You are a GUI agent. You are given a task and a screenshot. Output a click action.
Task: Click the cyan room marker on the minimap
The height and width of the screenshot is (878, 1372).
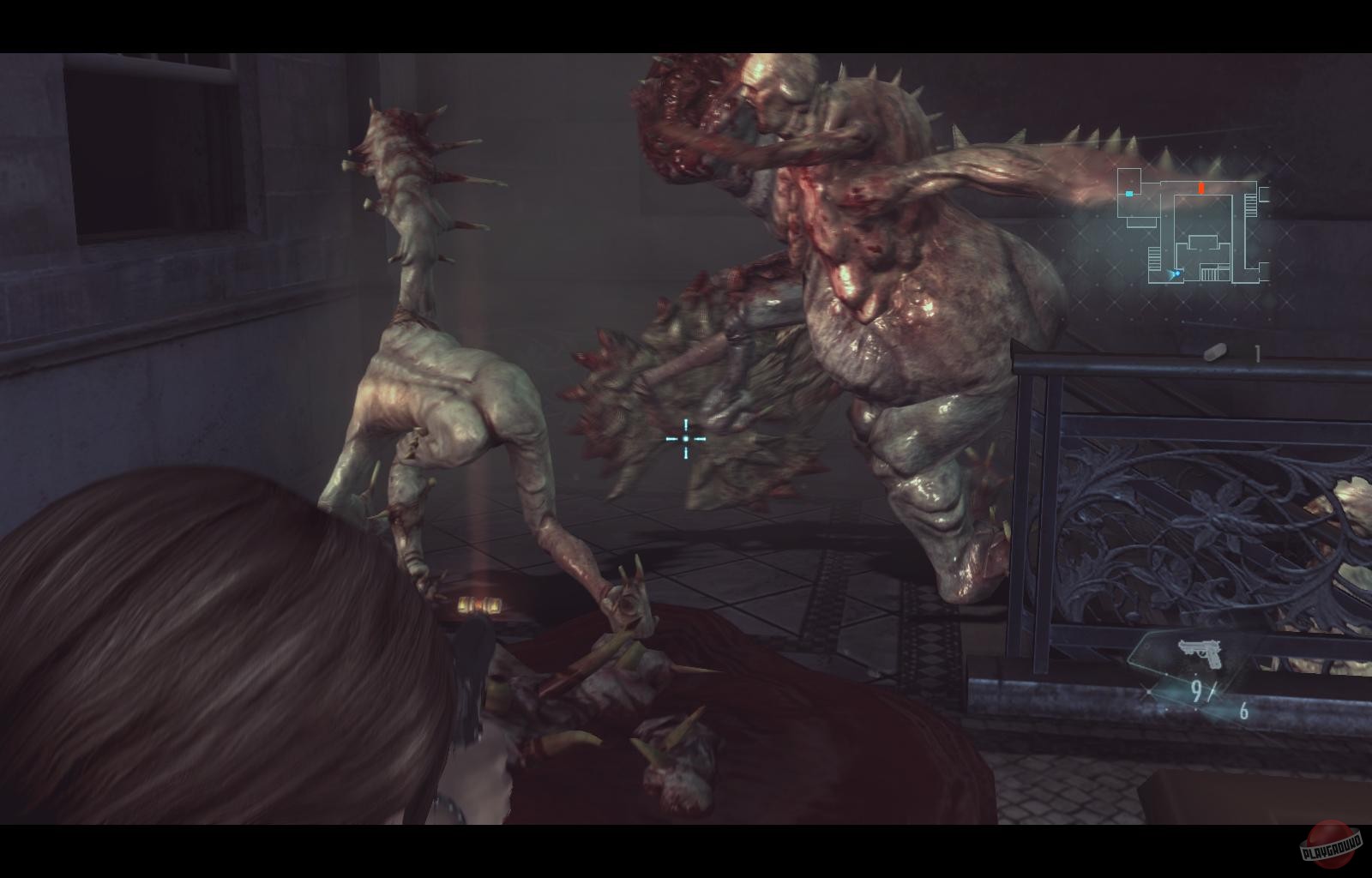point(1129,194)
